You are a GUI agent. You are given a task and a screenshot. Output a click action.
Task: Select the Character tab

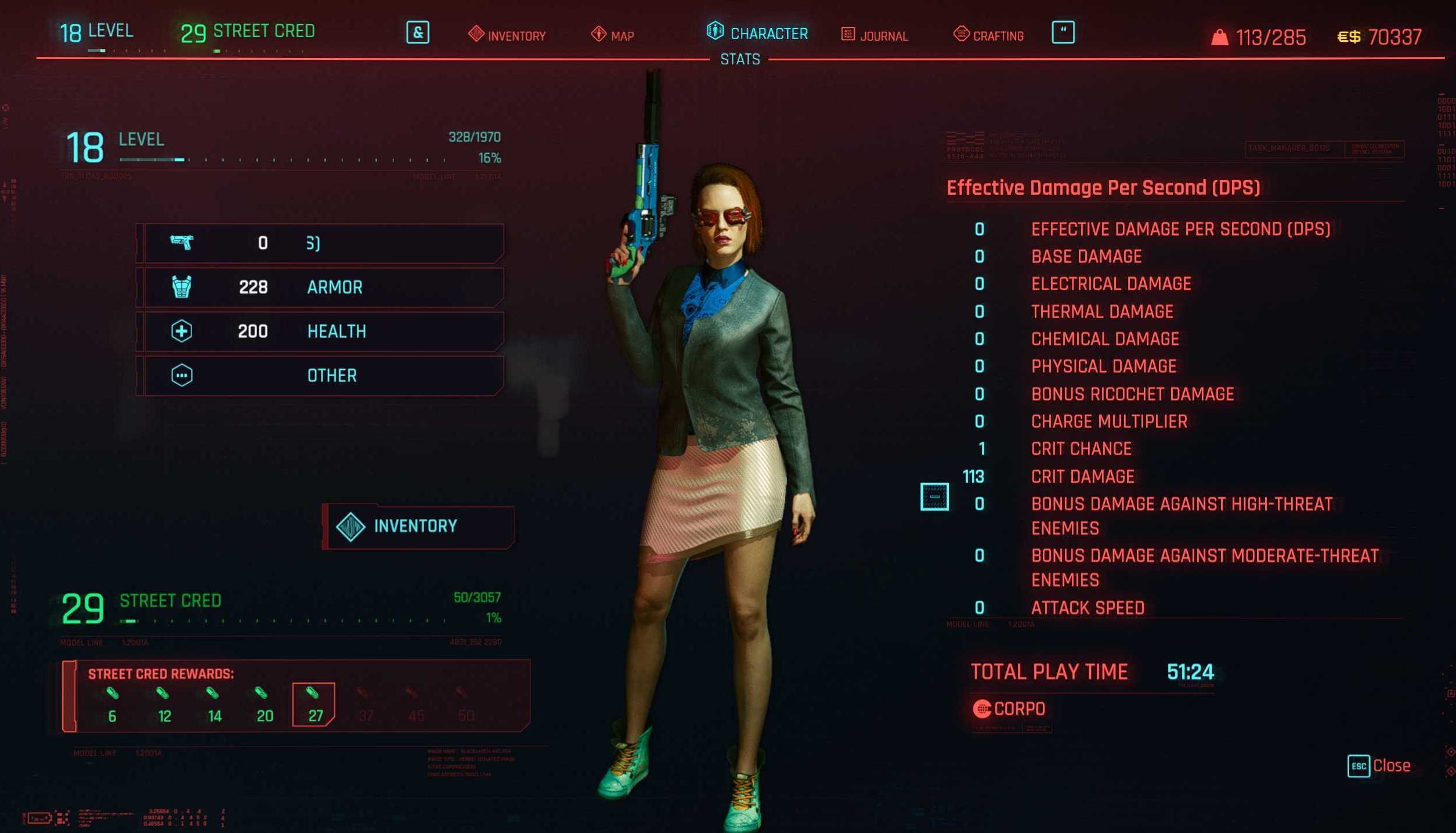[757, 33]
